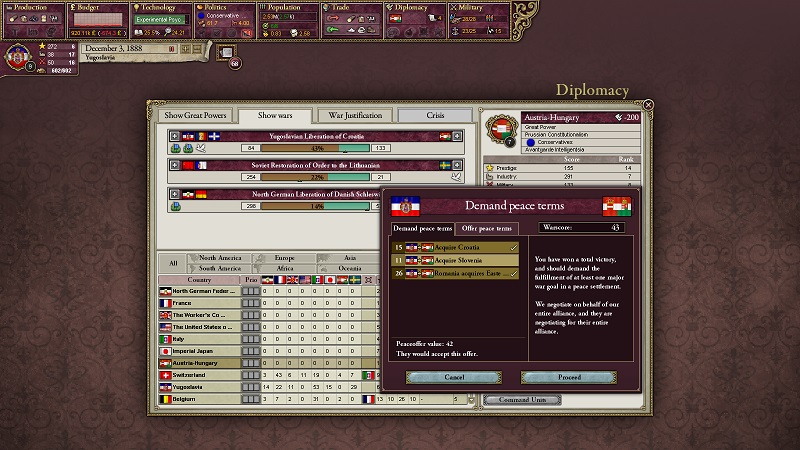Select Imperial Japan in the country list

click(200, 351)
